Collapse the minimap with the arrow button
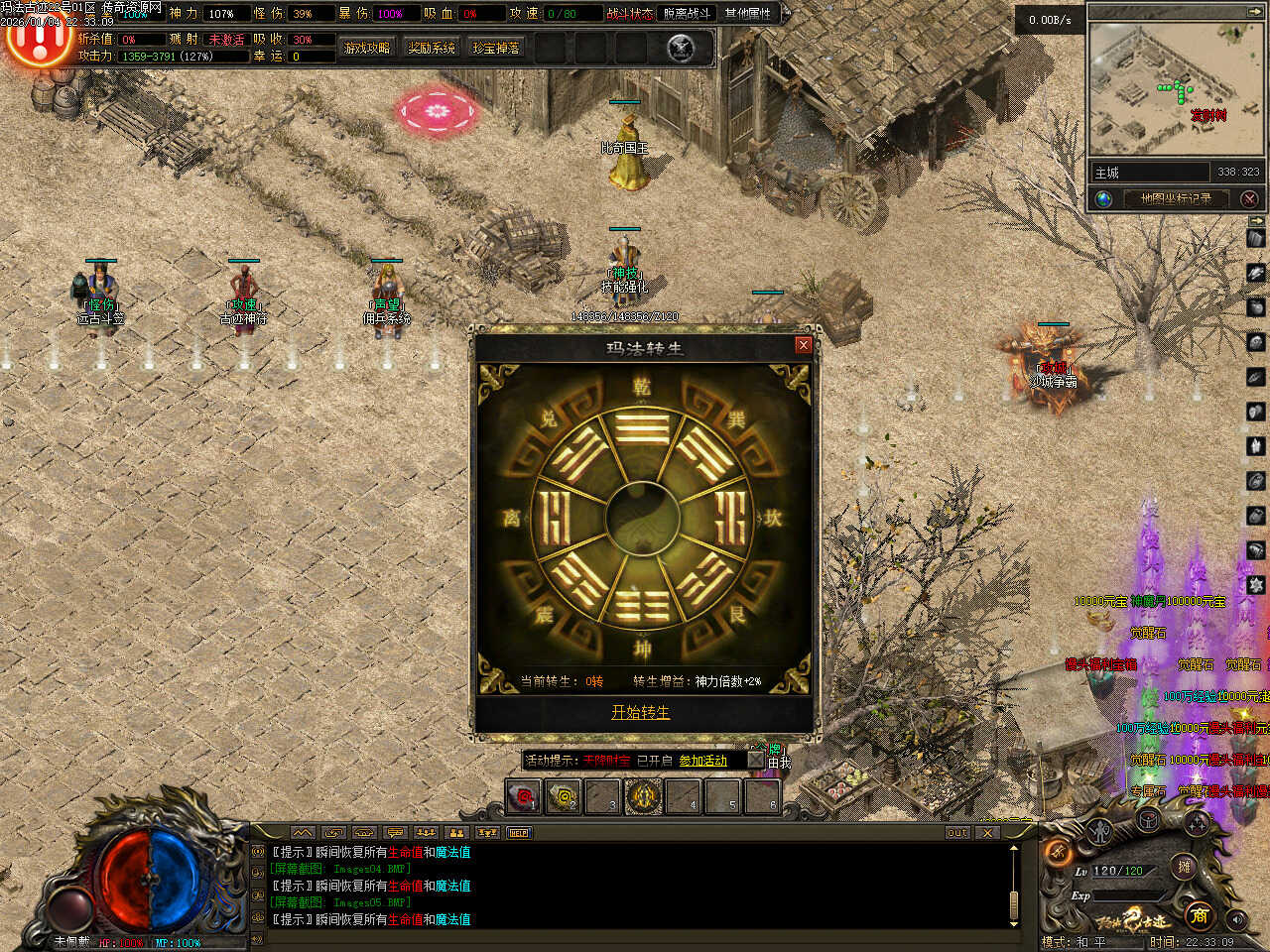This screenshot has width=1270, height=952. [x=1255, y=11]
